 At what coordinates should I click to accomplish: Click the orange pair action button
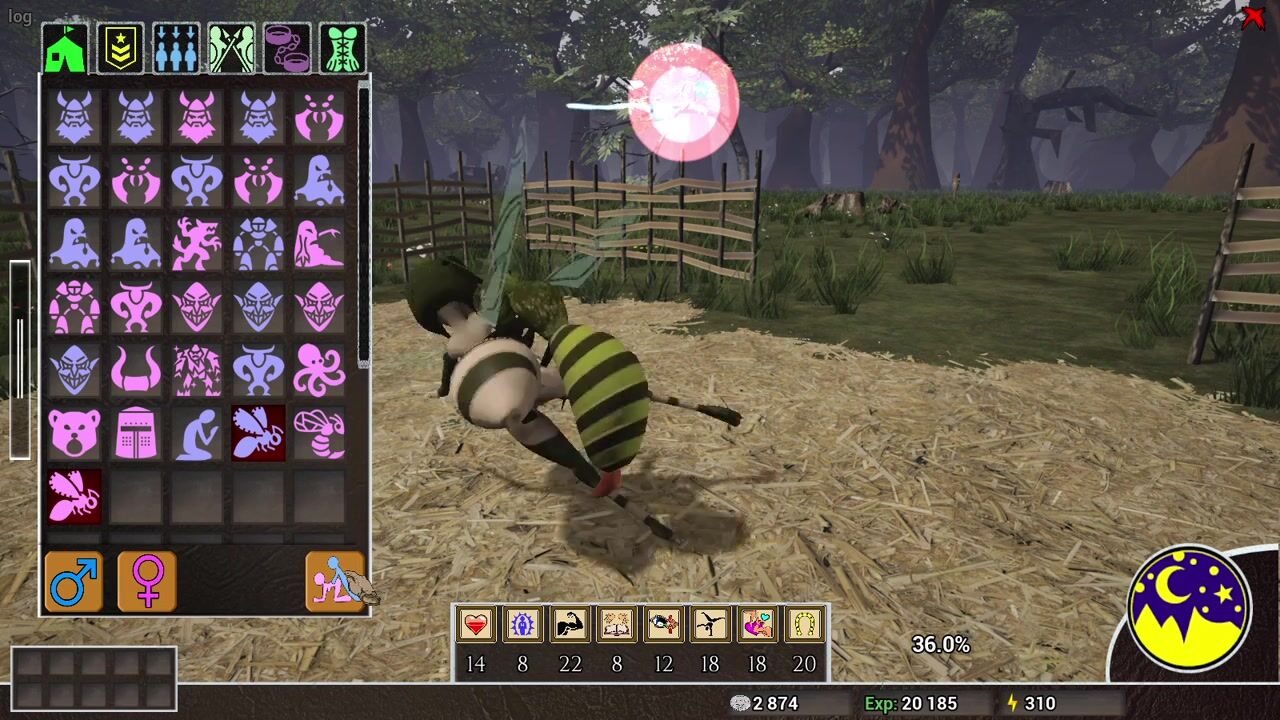tap(335, 581)
